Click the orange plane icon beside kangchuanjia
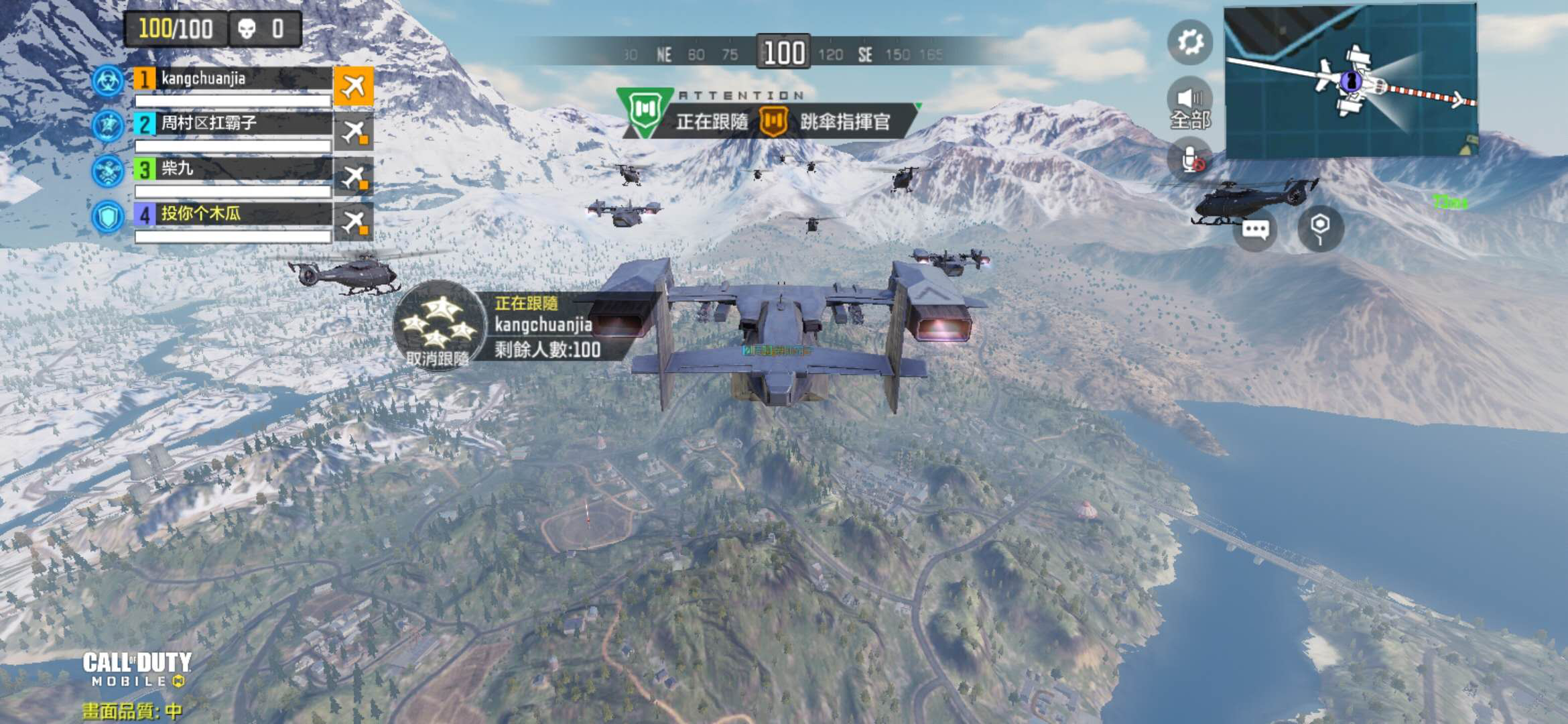Viewport: 1568px width, 724px height. point(354,86)
